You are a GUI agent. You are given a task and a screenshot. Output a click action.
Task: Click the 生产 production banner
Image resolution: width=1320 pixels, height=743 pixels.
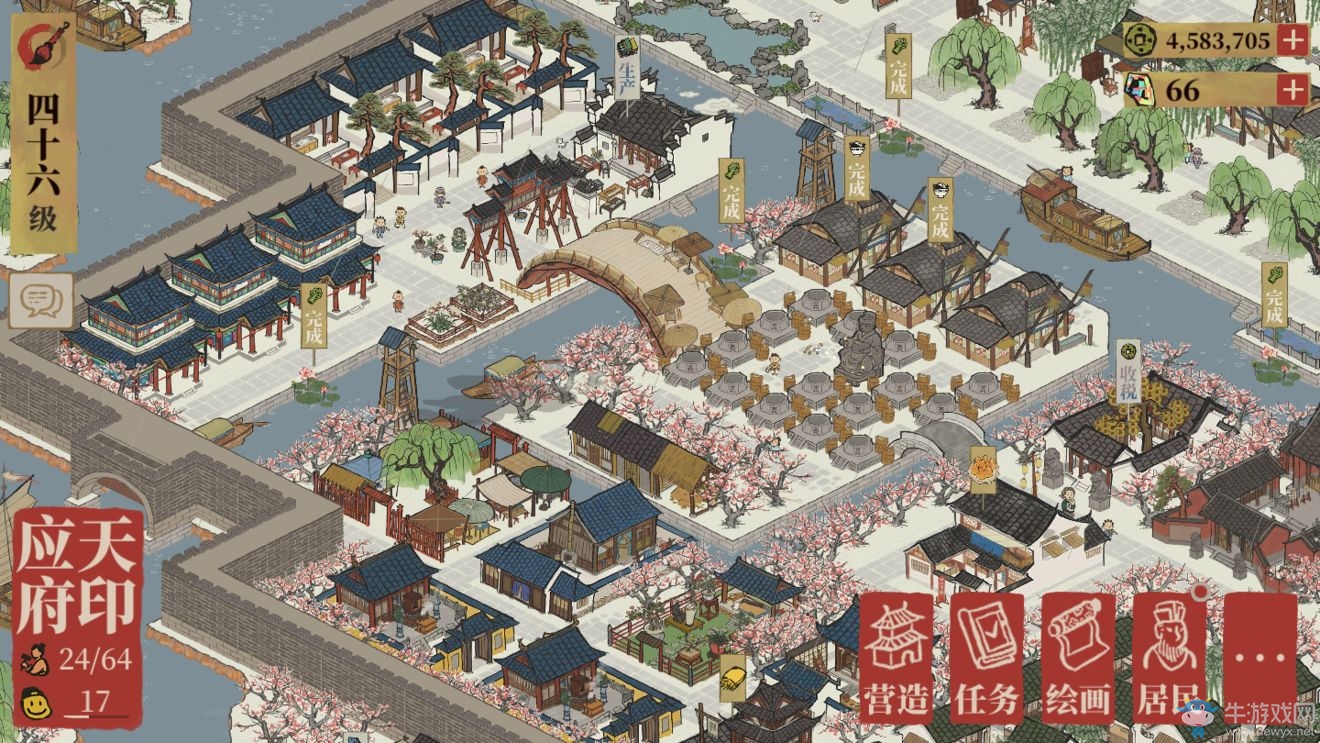[625, 67]
